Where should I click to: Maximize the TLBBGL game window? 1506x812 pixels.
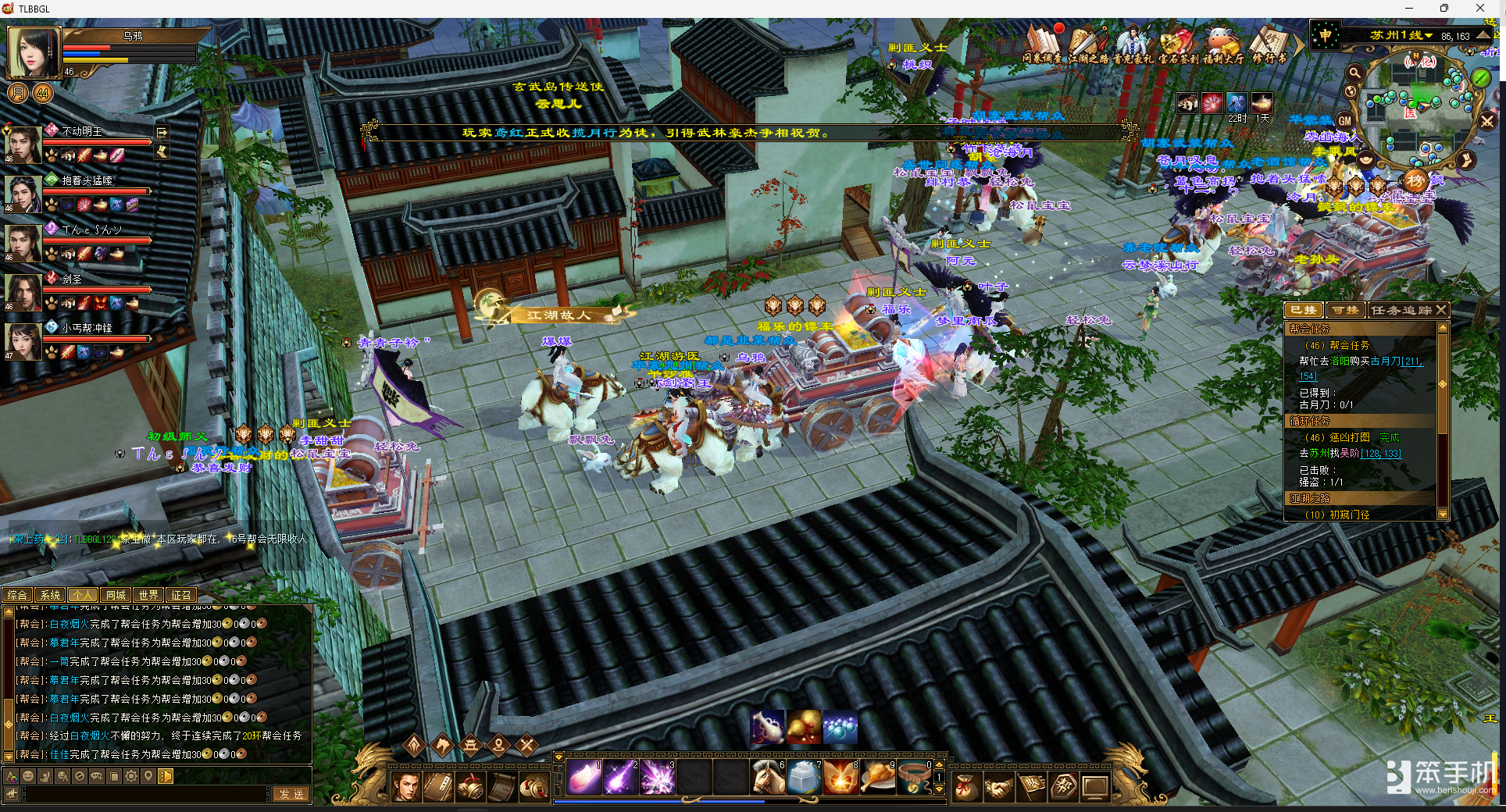1444,9
